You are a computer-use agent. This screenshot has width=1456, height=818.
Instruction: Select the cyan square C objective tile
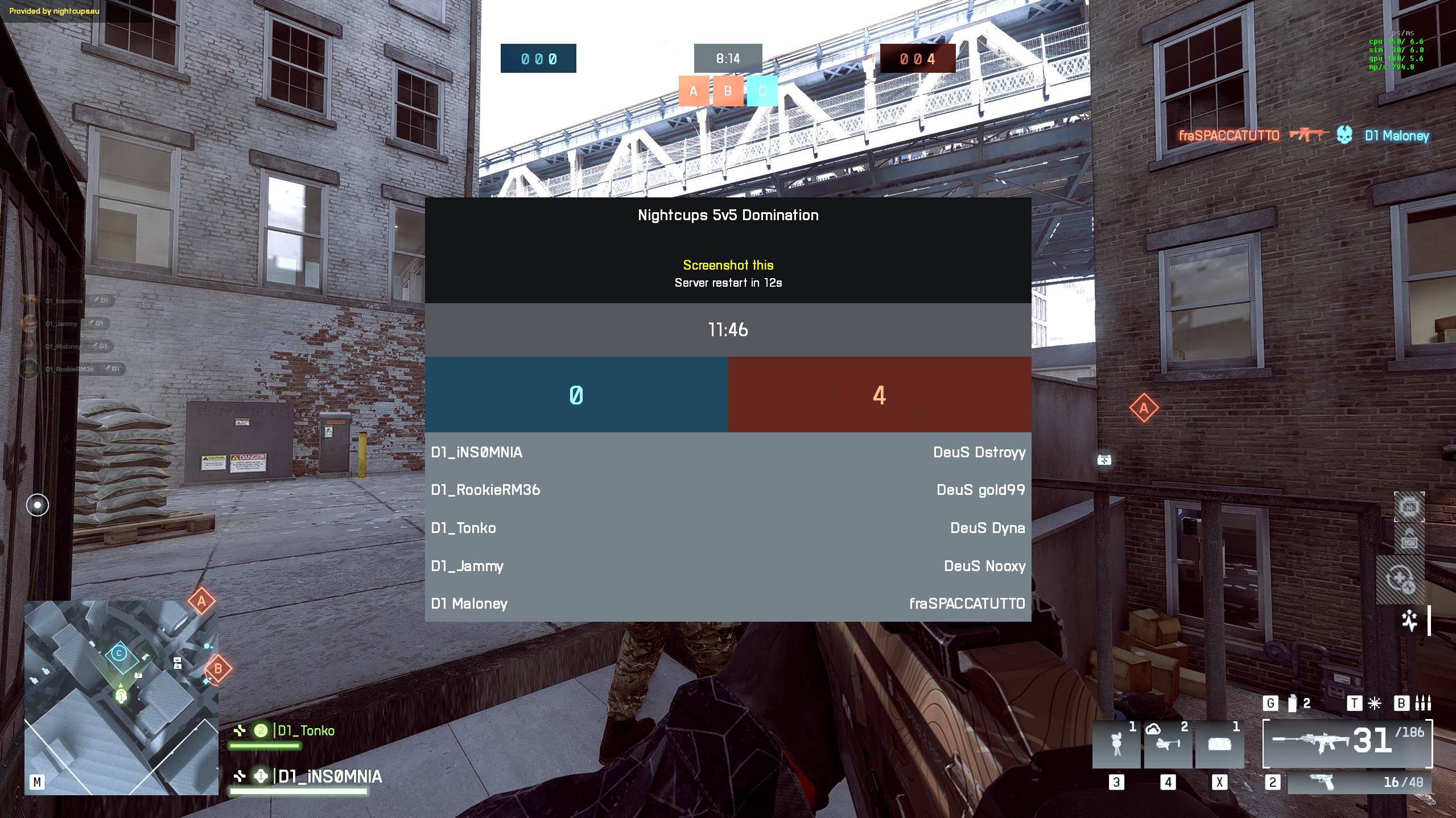(x=762, y=91)
